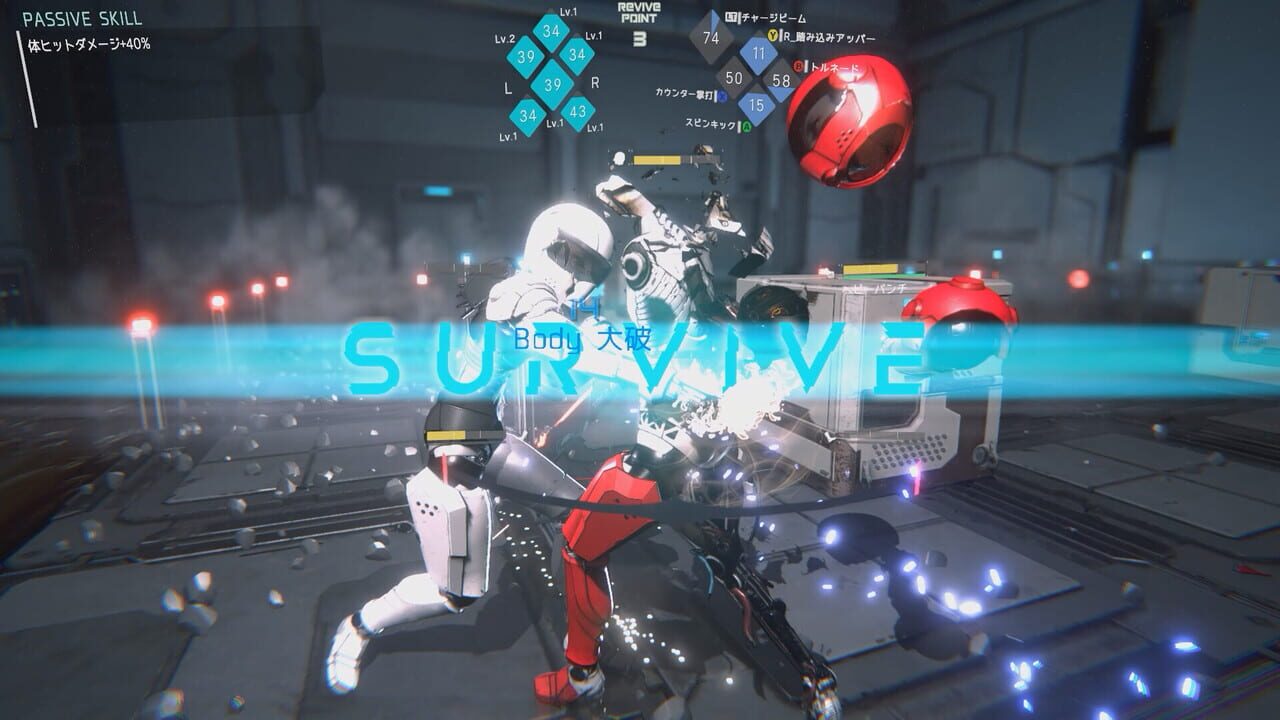This screenshot has height=720, width=1280.
Task: Toggle the Lv.1 top diamond showing 34
Action: coord(553,31)
